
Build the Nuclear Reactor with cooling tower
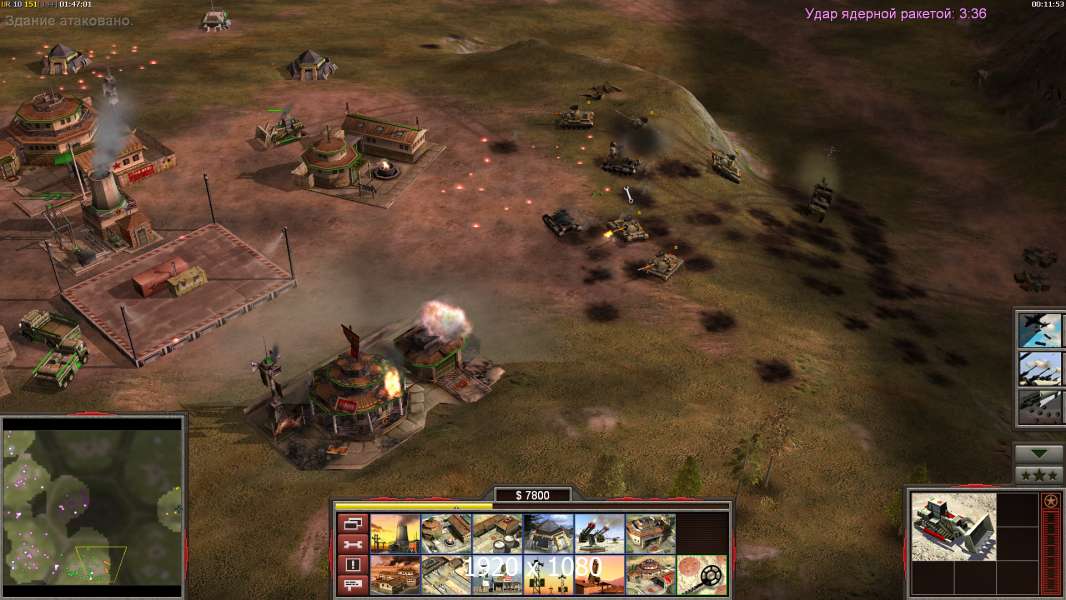(396, 534)
